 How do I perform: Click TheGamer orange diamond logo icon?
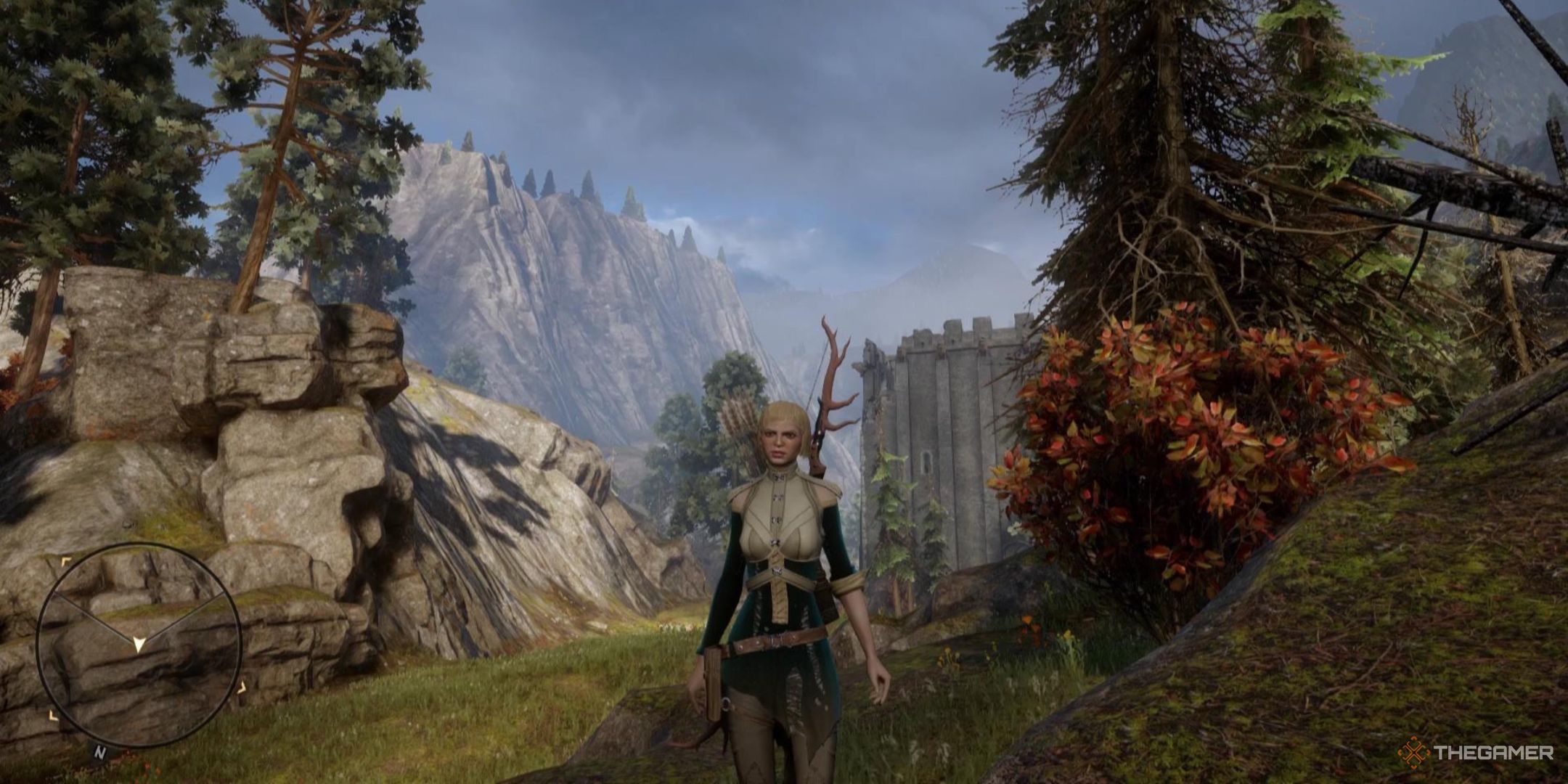(1413, 752)
